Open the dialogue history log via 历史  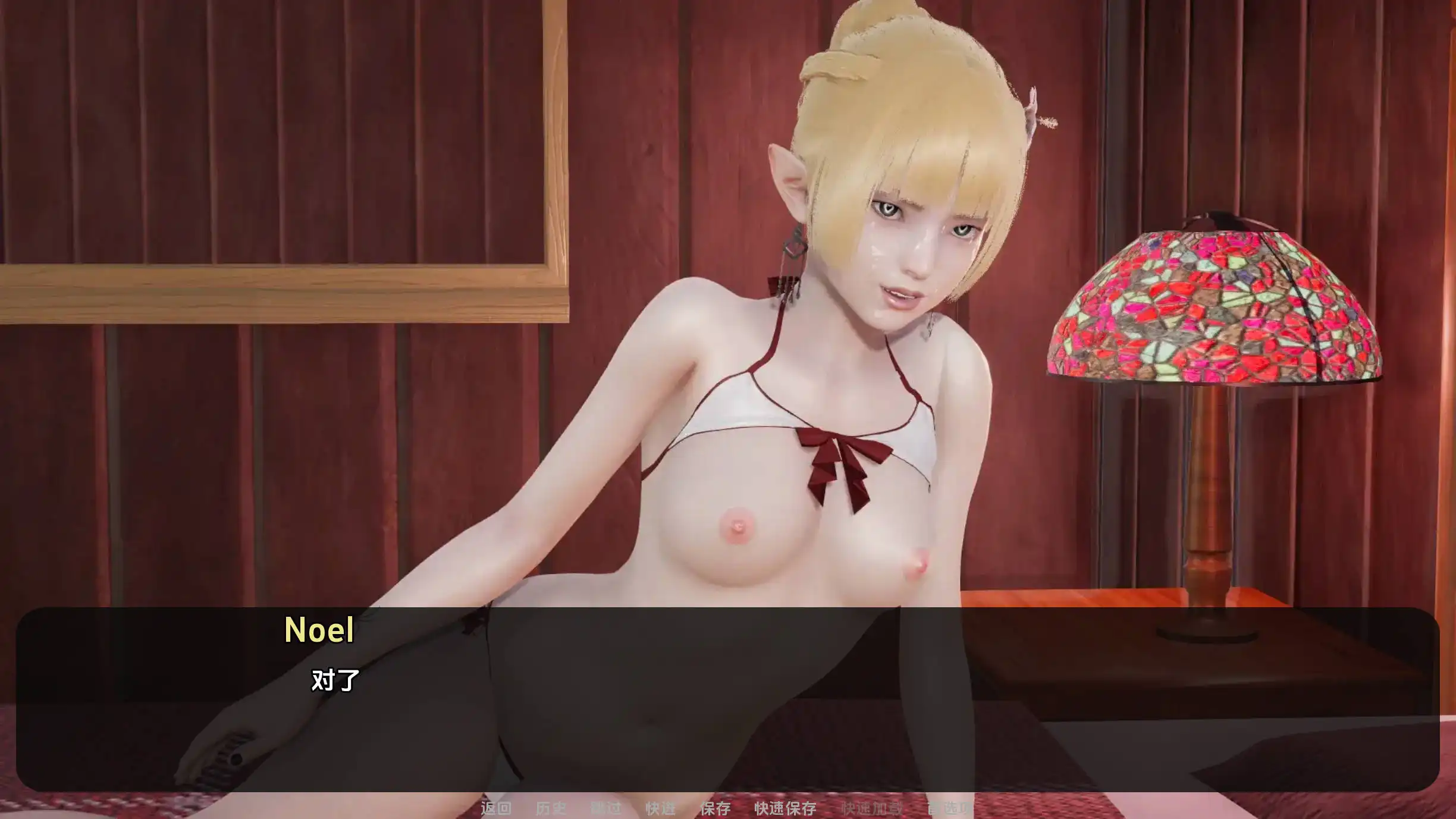tap(551, 808)
